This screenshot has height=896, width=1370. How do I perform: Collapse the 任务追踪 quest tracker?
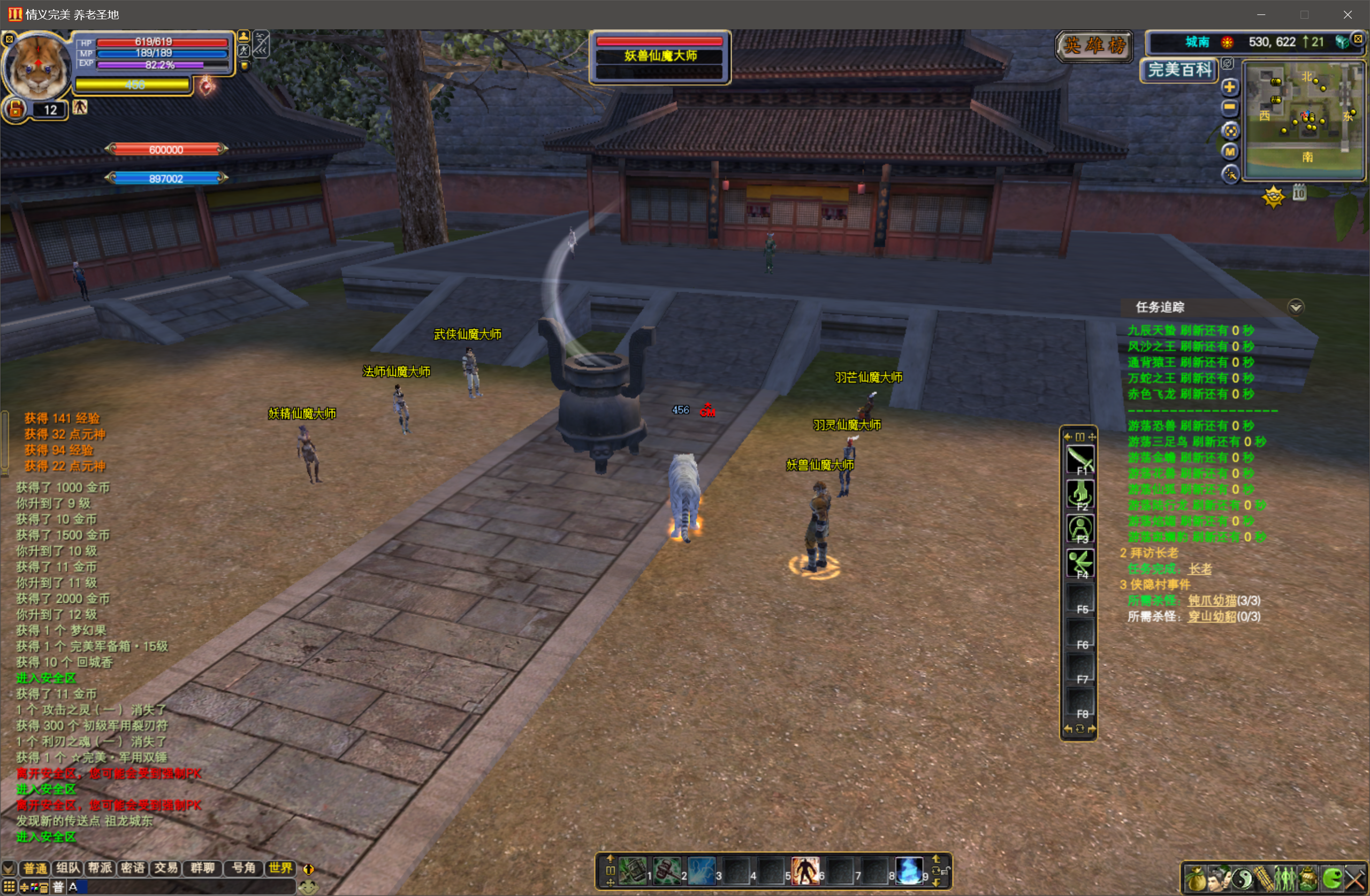pos(1295,307)
